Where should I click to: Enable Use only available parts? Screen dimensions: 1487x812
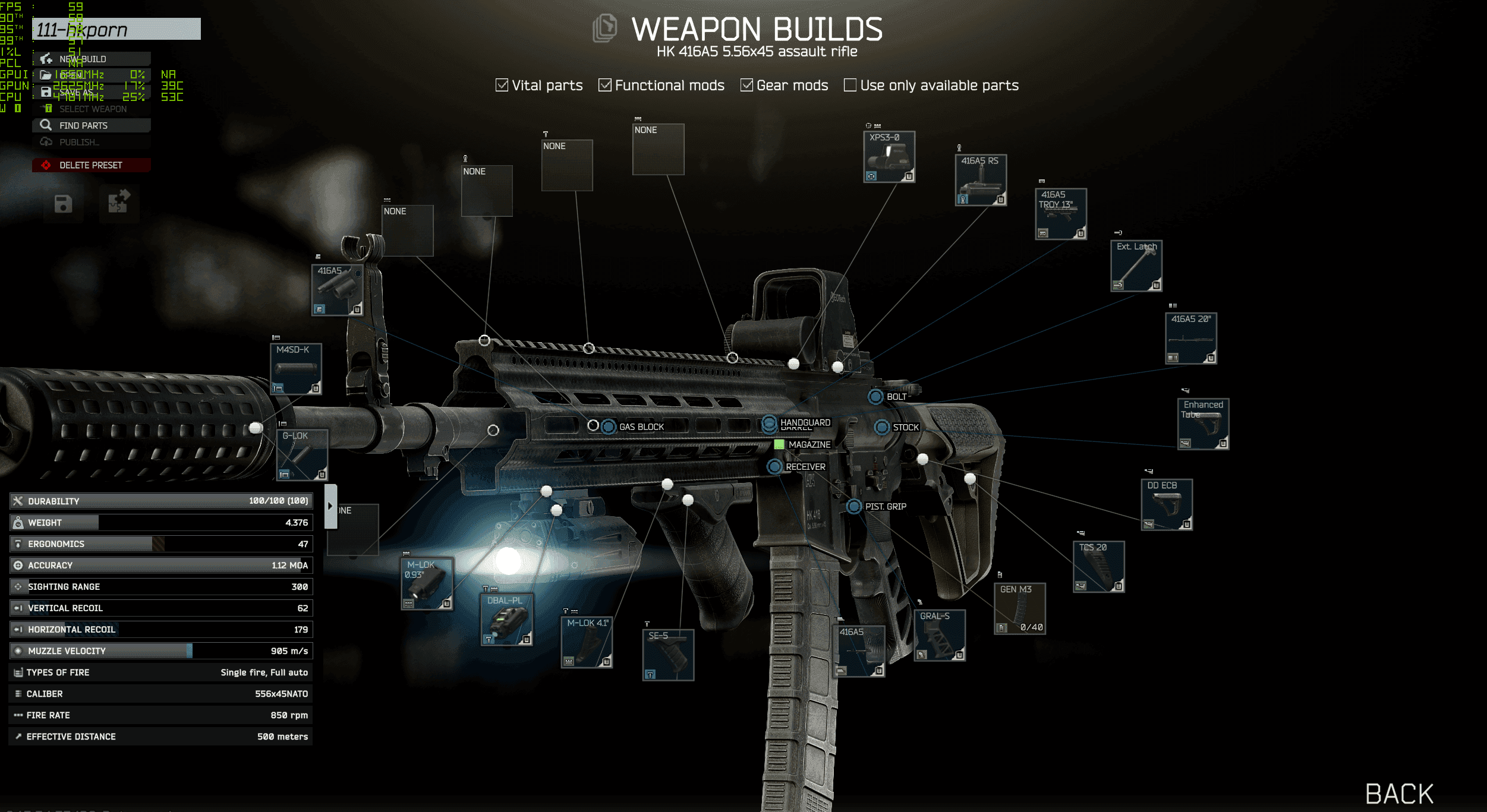click(x=849, y=85)
